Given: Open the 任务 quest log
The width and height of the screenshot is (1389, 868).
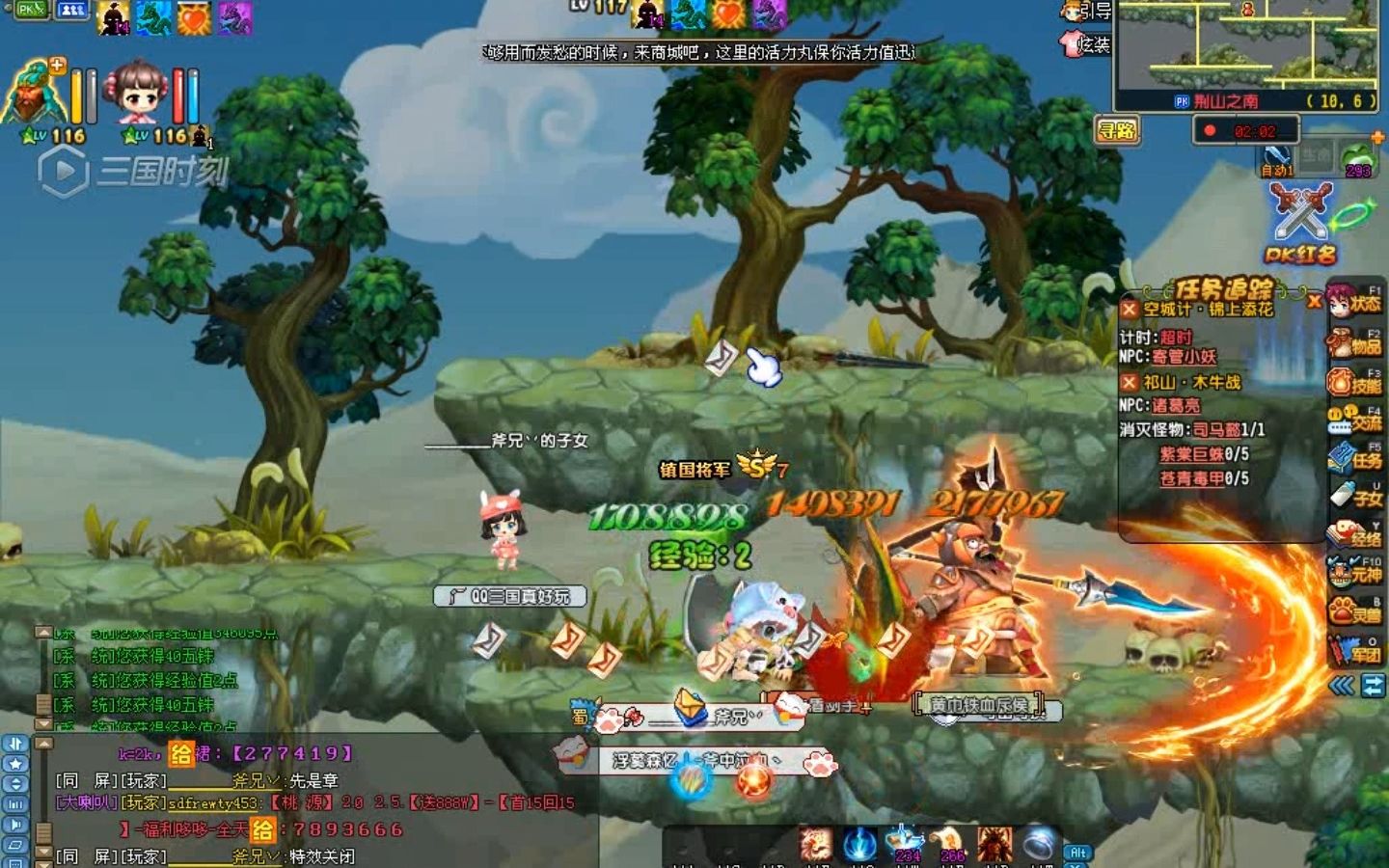Looking at the screenshot, I should point(1356,459).
